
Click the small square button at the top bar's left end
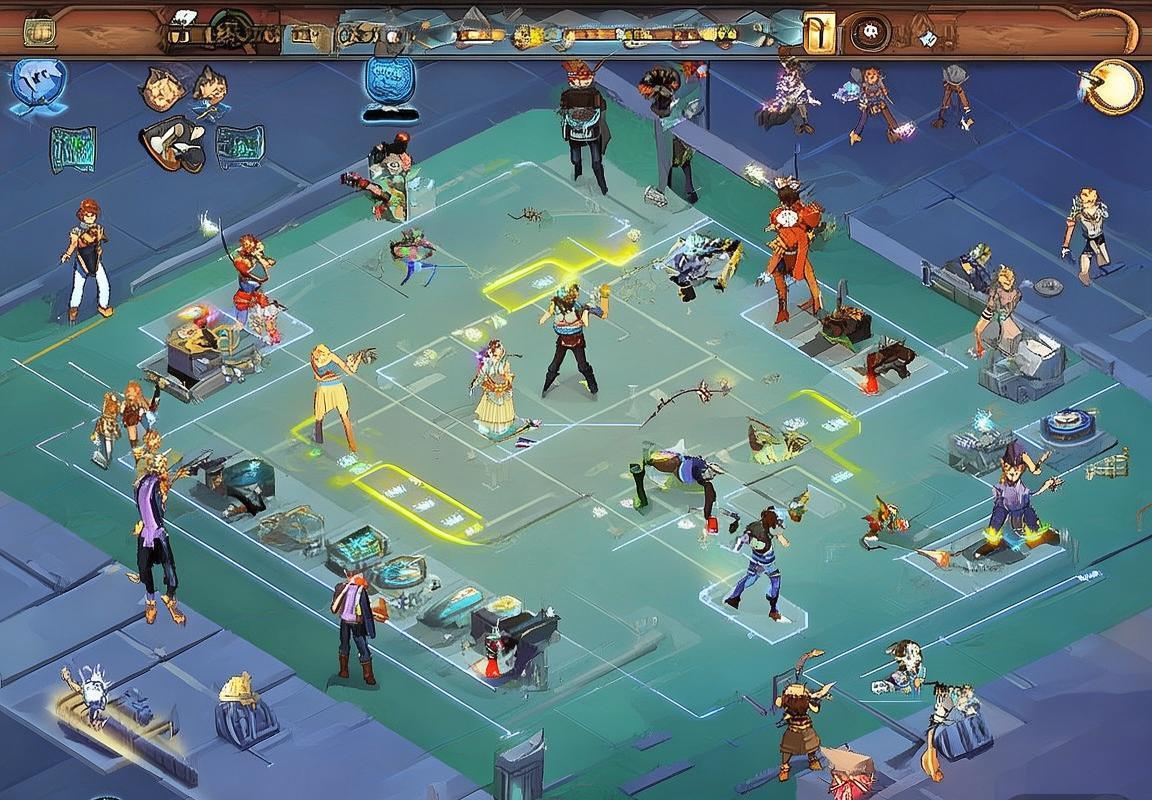click(x=39, y=32)
